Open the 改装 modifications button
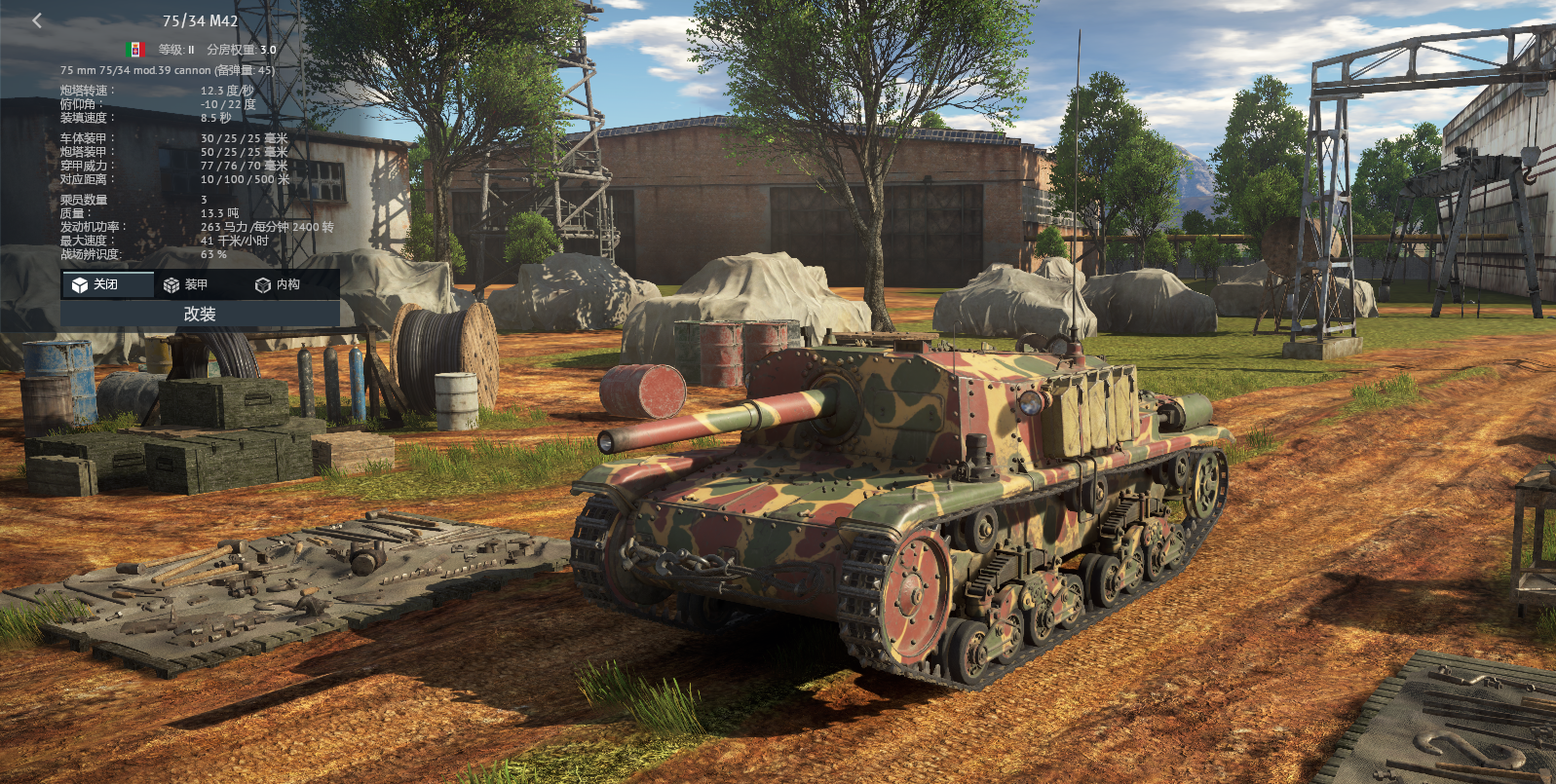 pos(200,314)
